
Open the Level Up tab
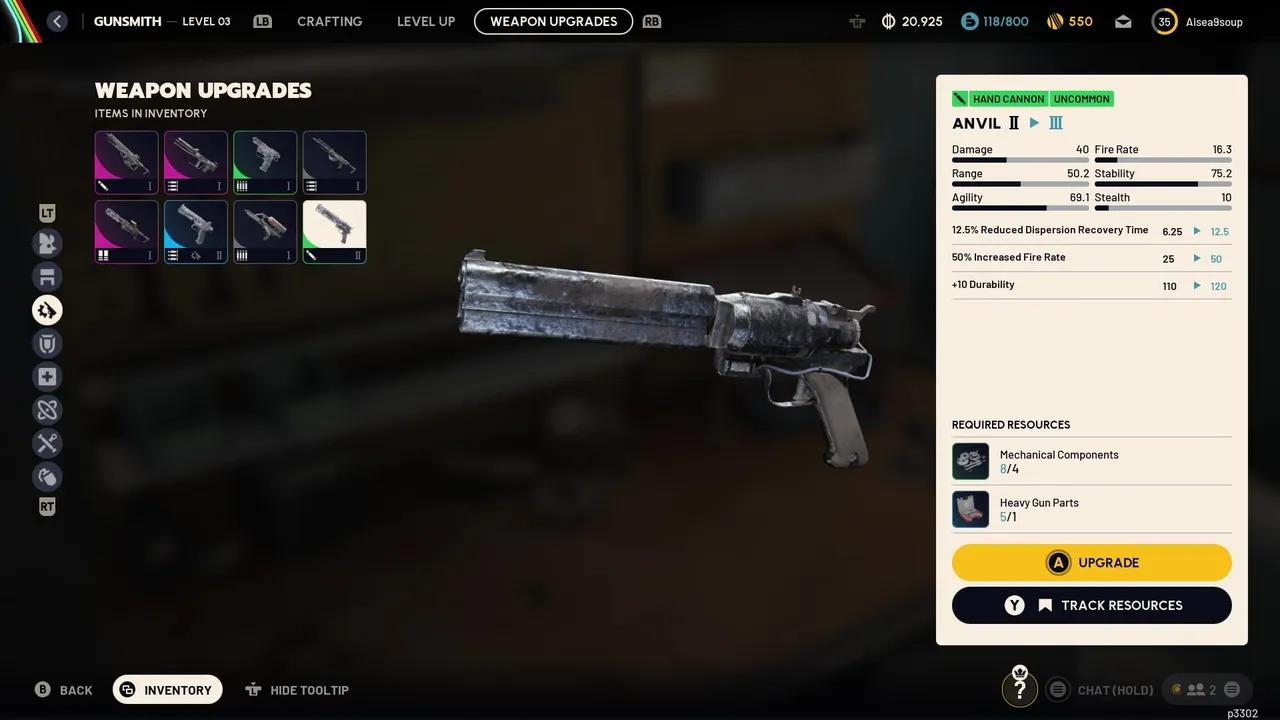click(x=426, y=21)
